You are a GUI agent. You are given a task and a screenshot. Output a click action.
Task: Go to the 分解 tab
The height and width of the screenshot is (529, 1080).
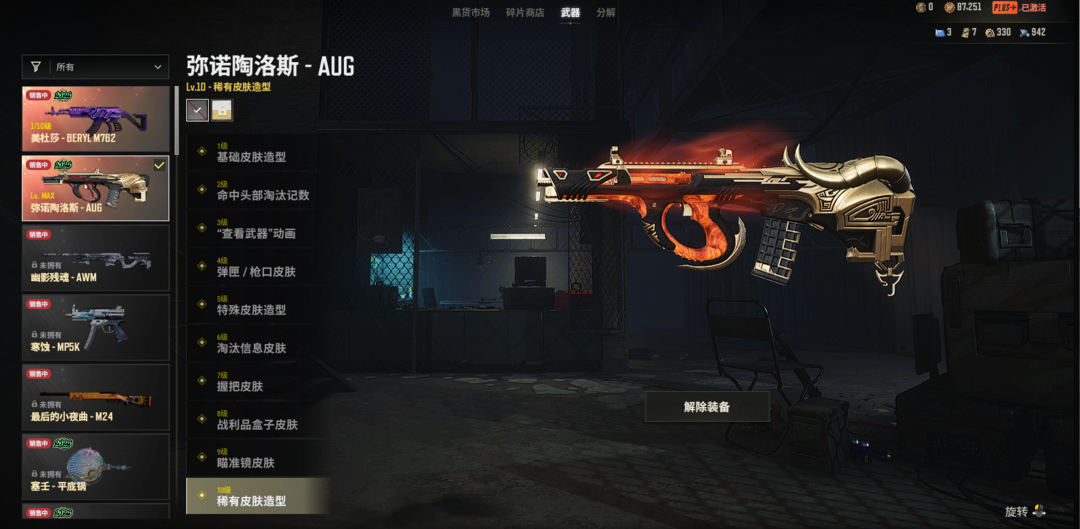pyautogui.click(x=606, y=13)
